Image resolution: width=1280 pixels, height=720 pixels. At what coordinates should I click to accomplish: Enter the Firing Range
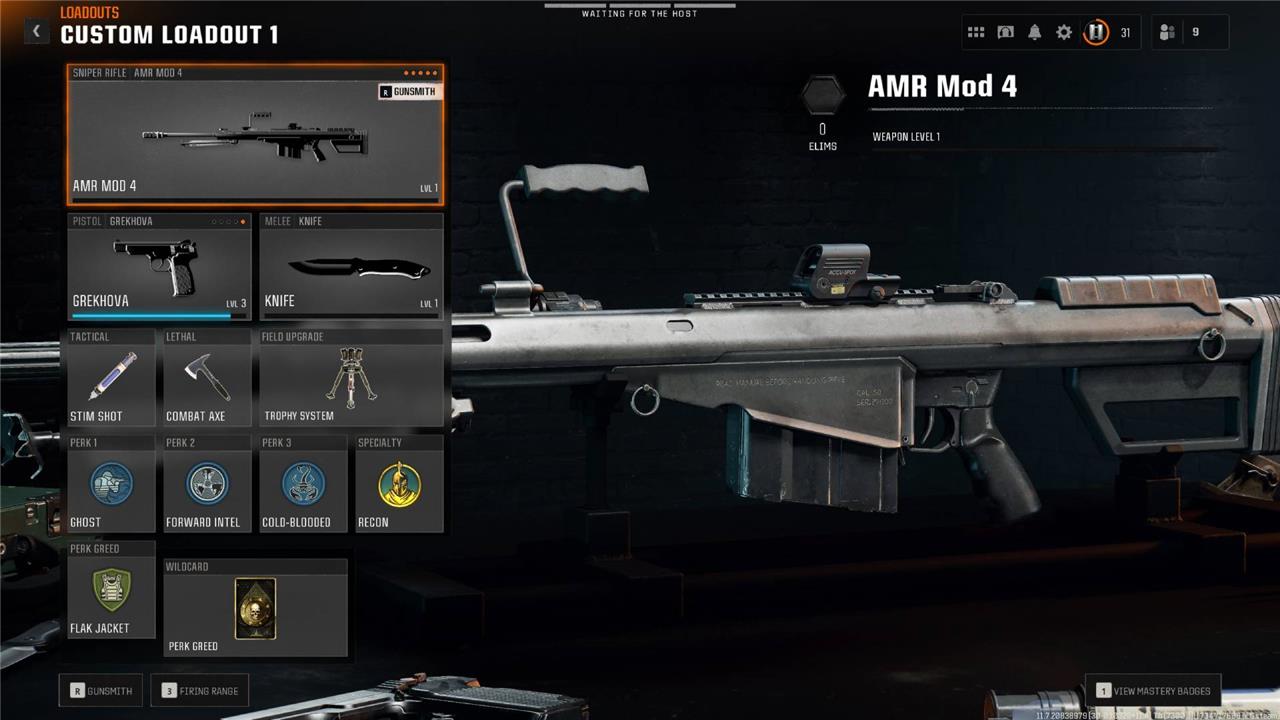[x=200, y=691]
